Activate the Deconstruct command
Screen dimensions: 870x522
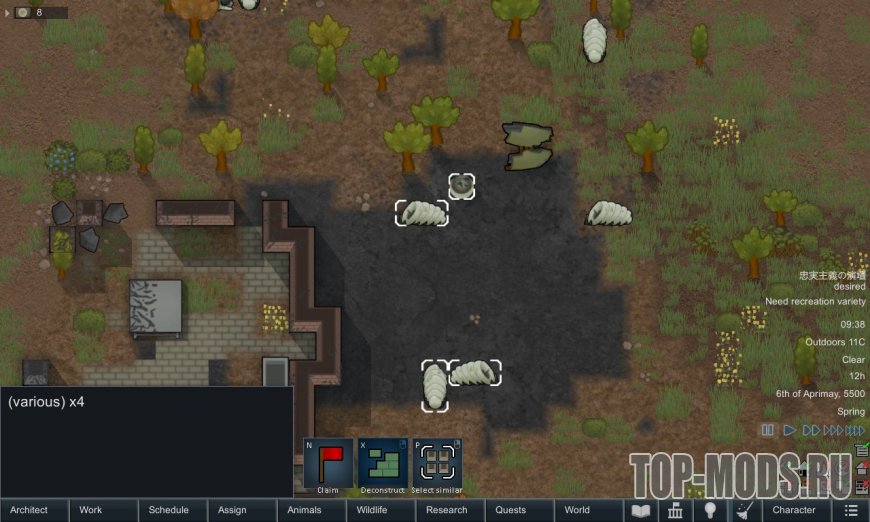383,464
